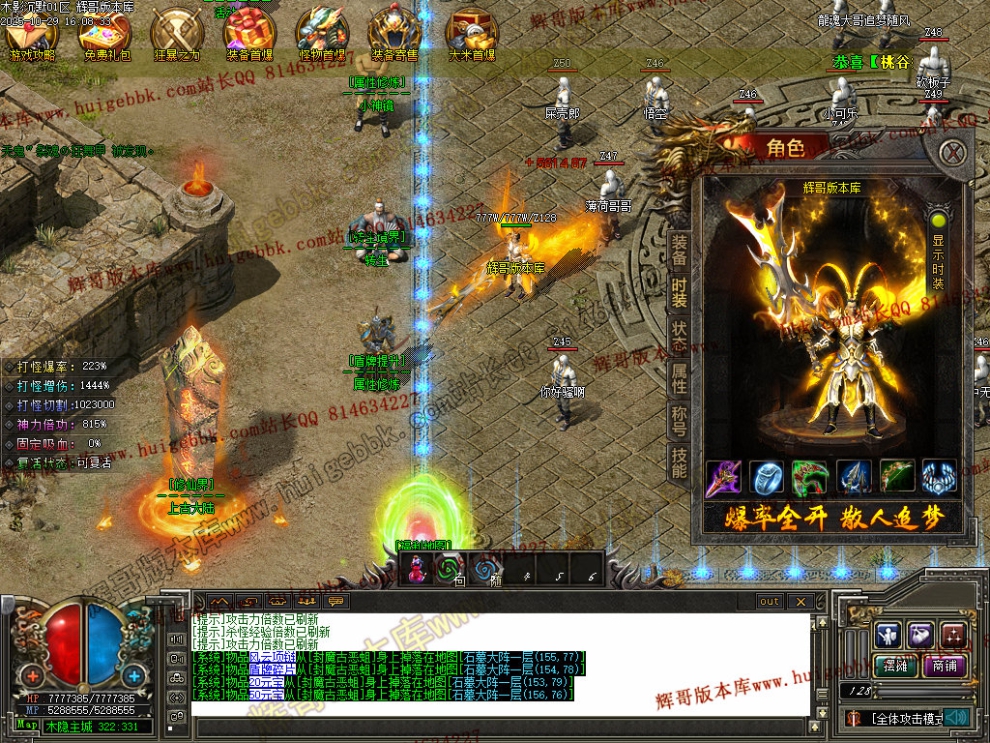The width and height of the screenshot is (990, 743).
Task: Switch to the 状态 status tab
Action: click(x=679, y=336)
